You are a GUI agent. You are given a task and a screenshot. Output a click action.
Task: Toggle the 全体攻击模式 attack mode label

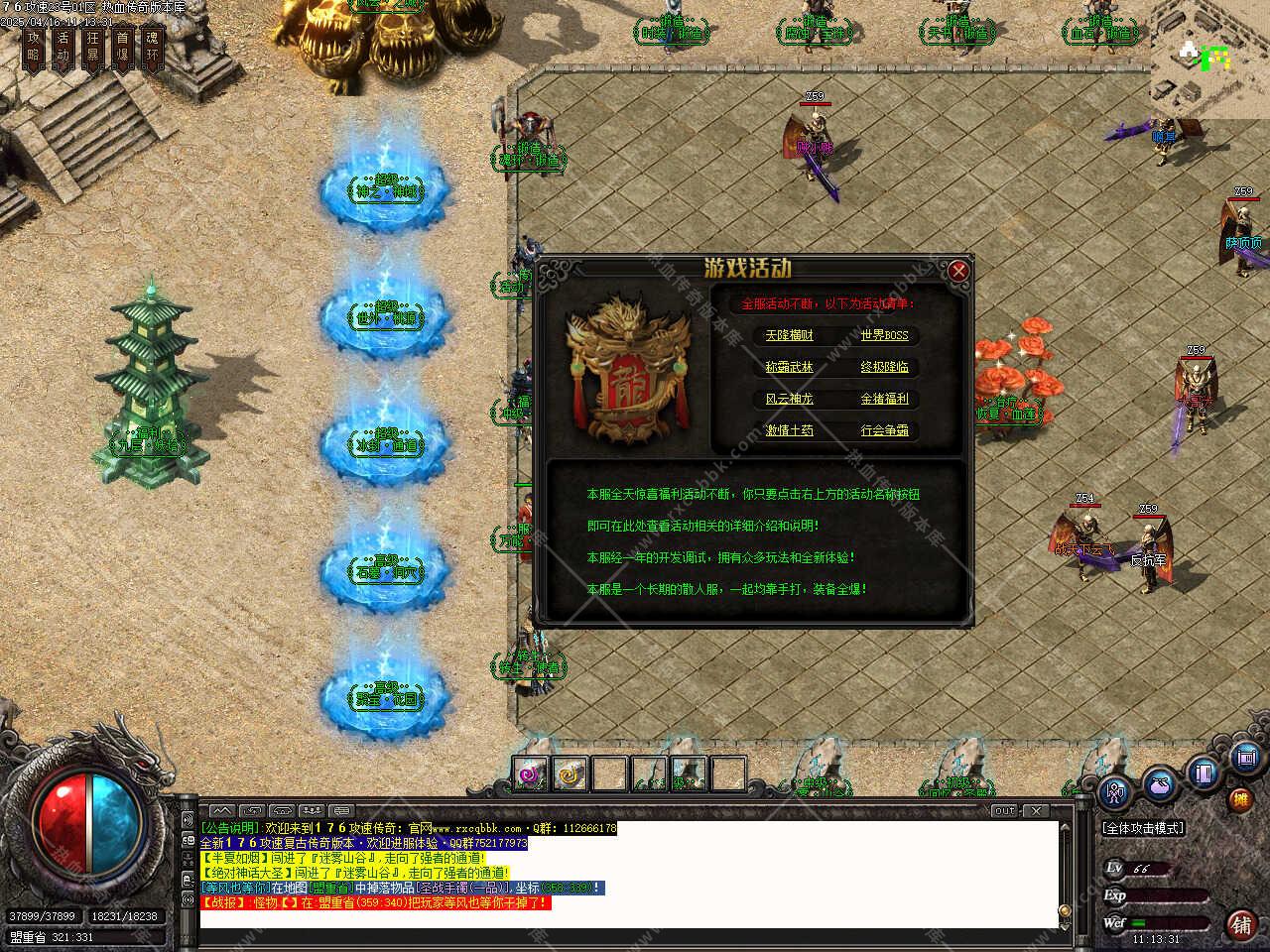click(1144, 828)
